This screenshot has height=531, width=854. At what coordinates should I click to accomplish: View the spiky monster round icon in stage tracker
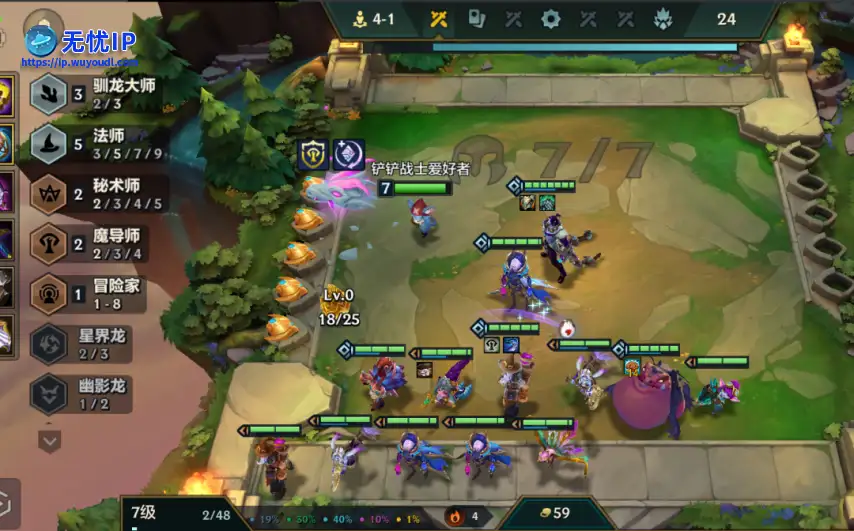point(663,18)
